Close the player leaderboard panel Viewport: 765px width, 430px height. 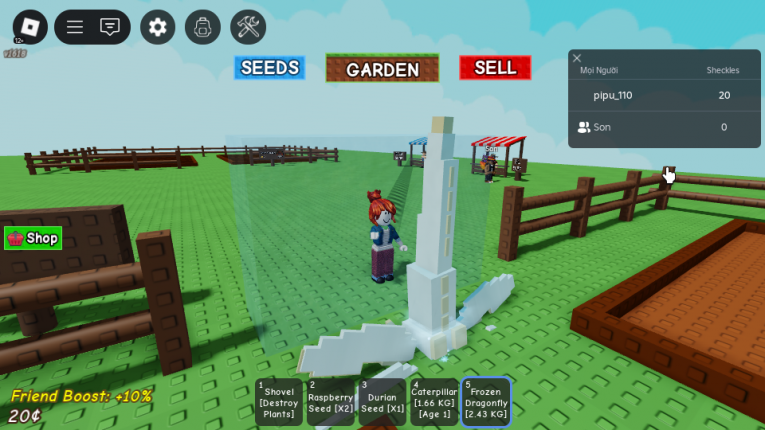point(577,58)
